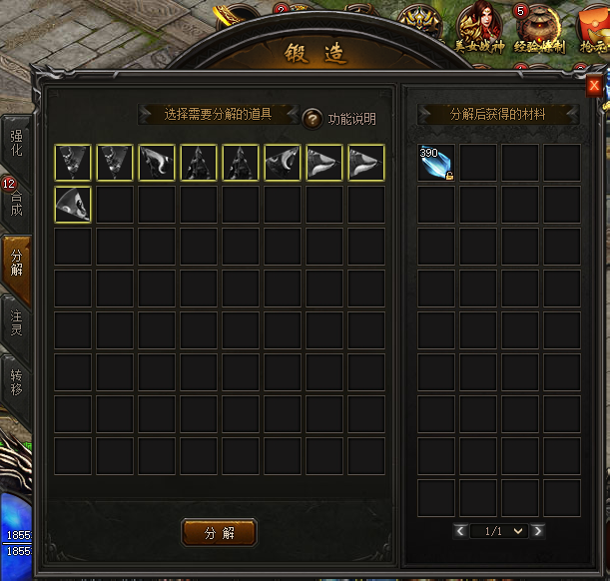
Task: Go to the next materials page
Action: [538, 531]
